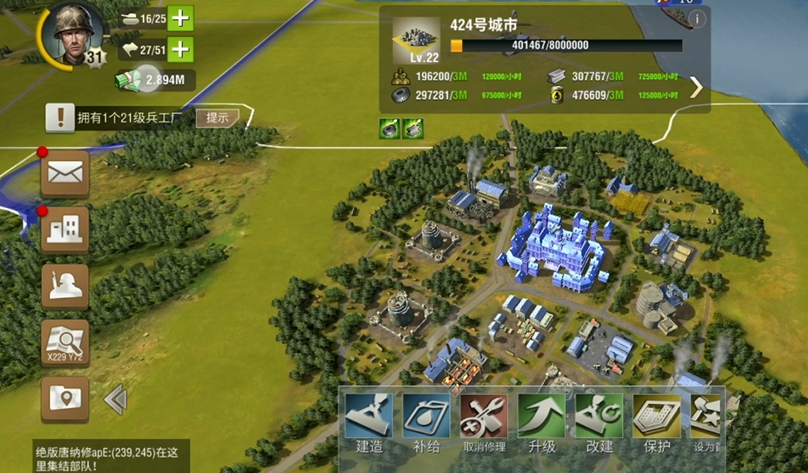Open the 424号城市 city thumbnail

coord(415,40)
